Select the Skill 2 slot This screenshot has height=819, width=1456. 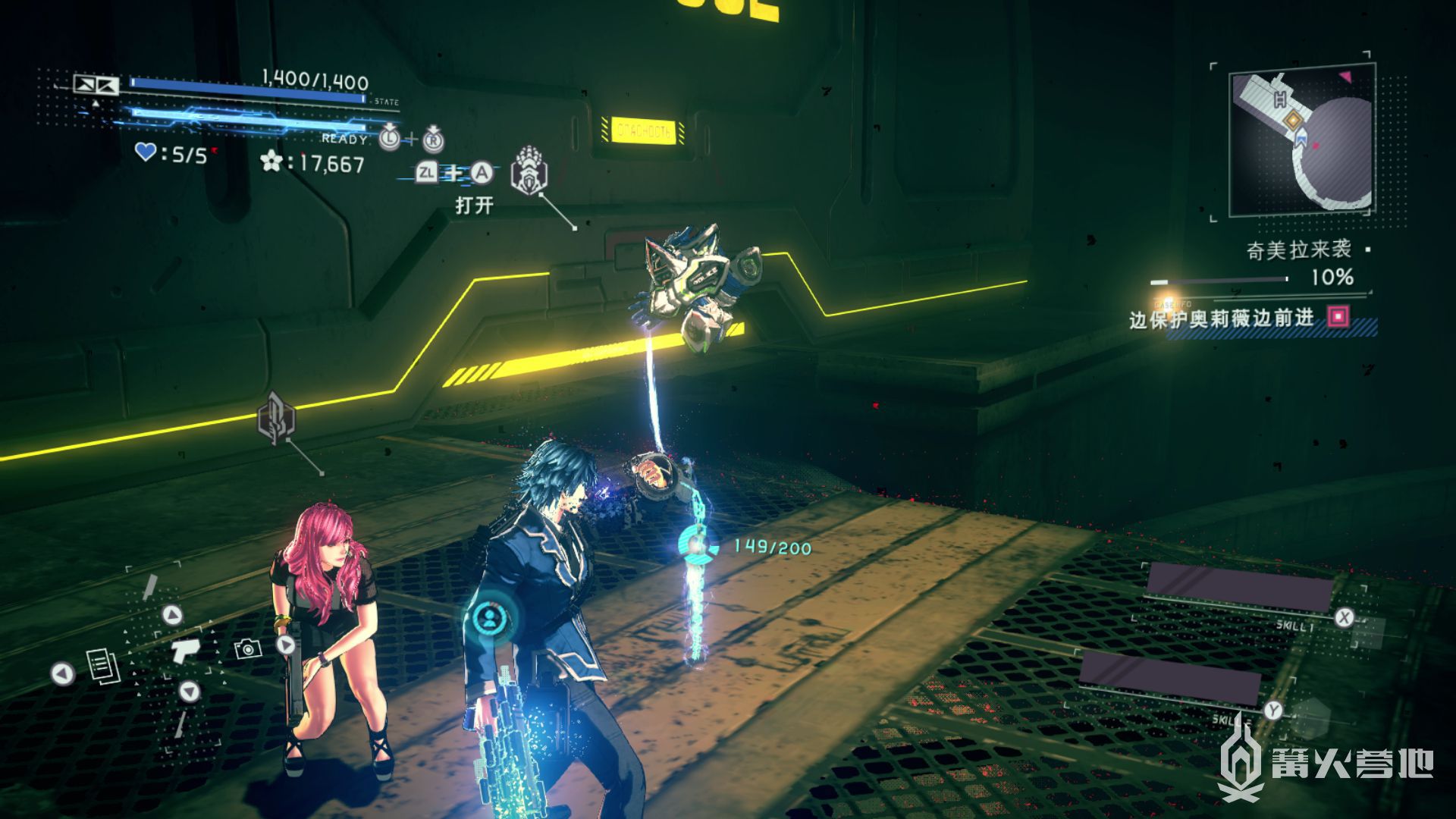pos(1169,676)
